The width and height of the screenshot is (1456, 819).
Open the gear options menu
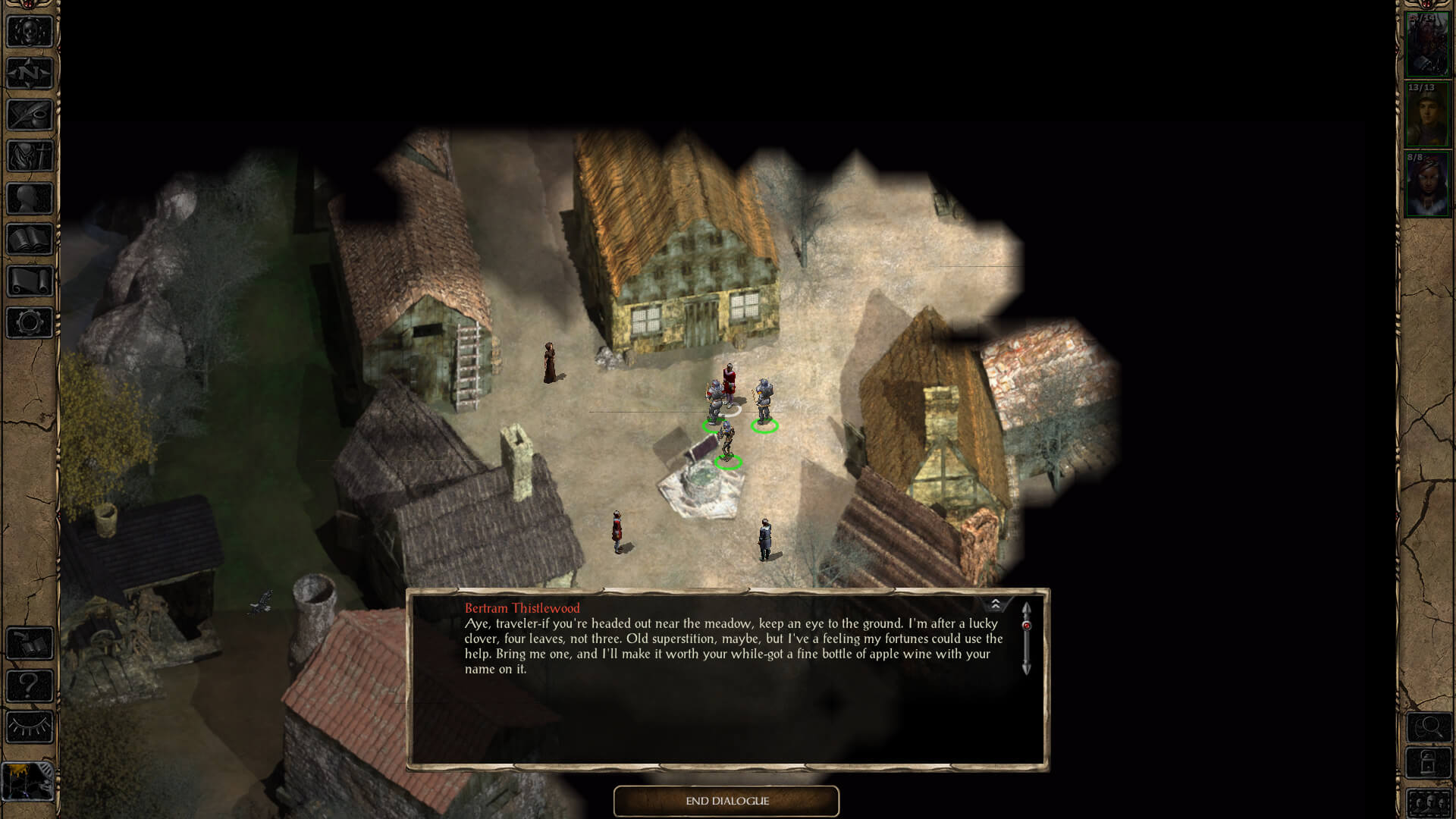tap(30, 323)
